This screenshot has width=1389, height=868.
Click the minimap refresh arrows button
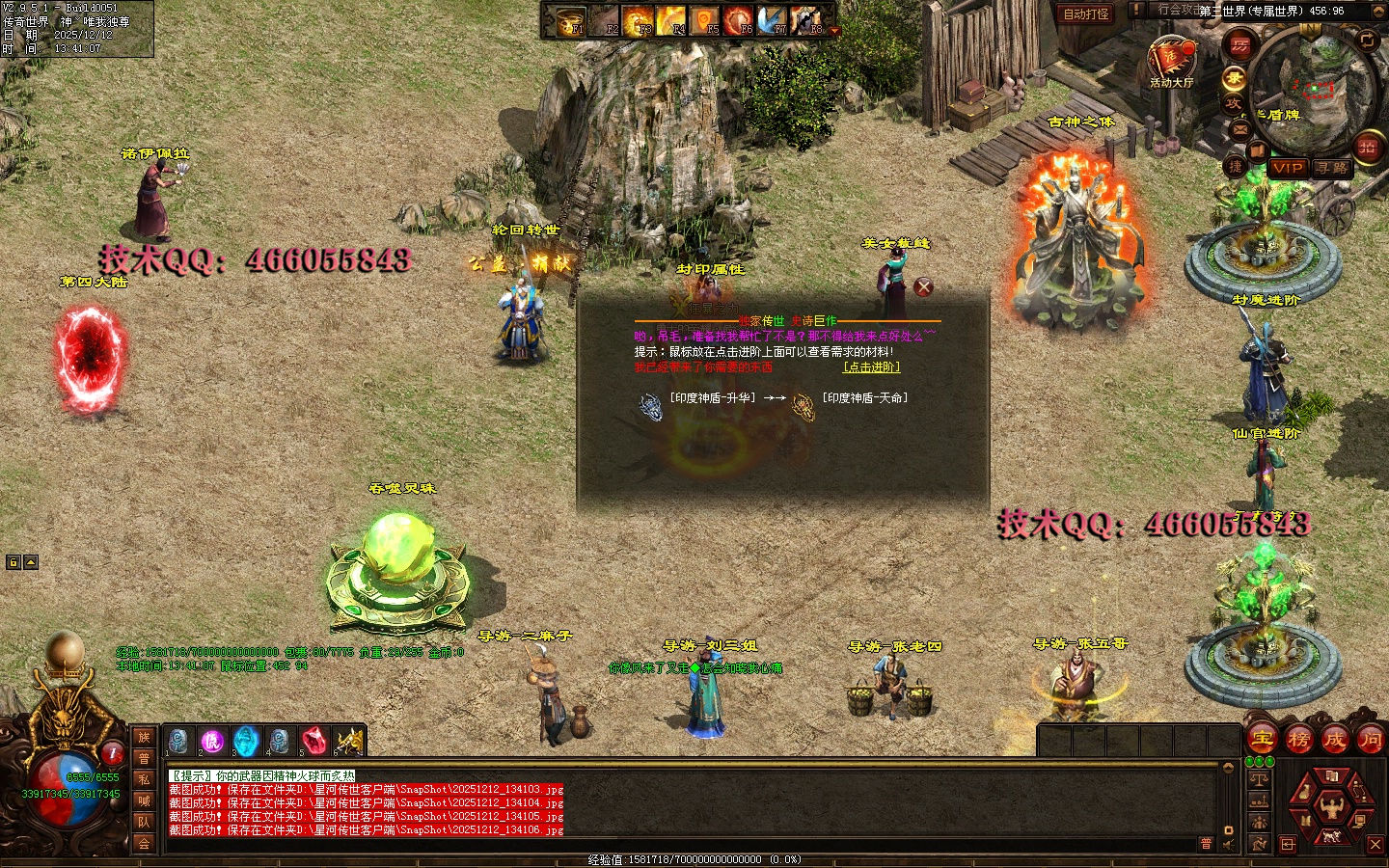point(1368,40)
